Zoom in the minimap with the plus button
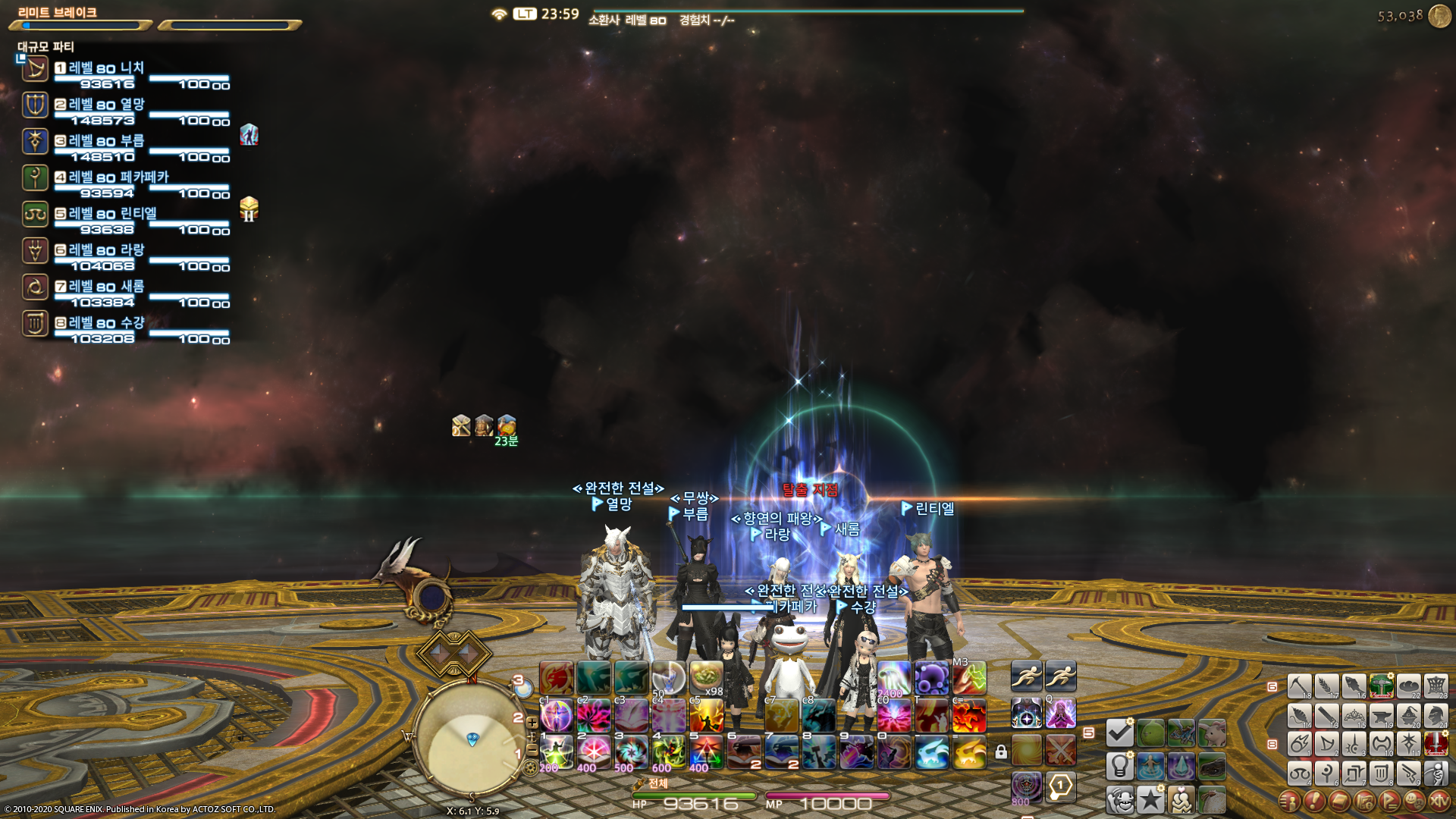 coord(532,723)
